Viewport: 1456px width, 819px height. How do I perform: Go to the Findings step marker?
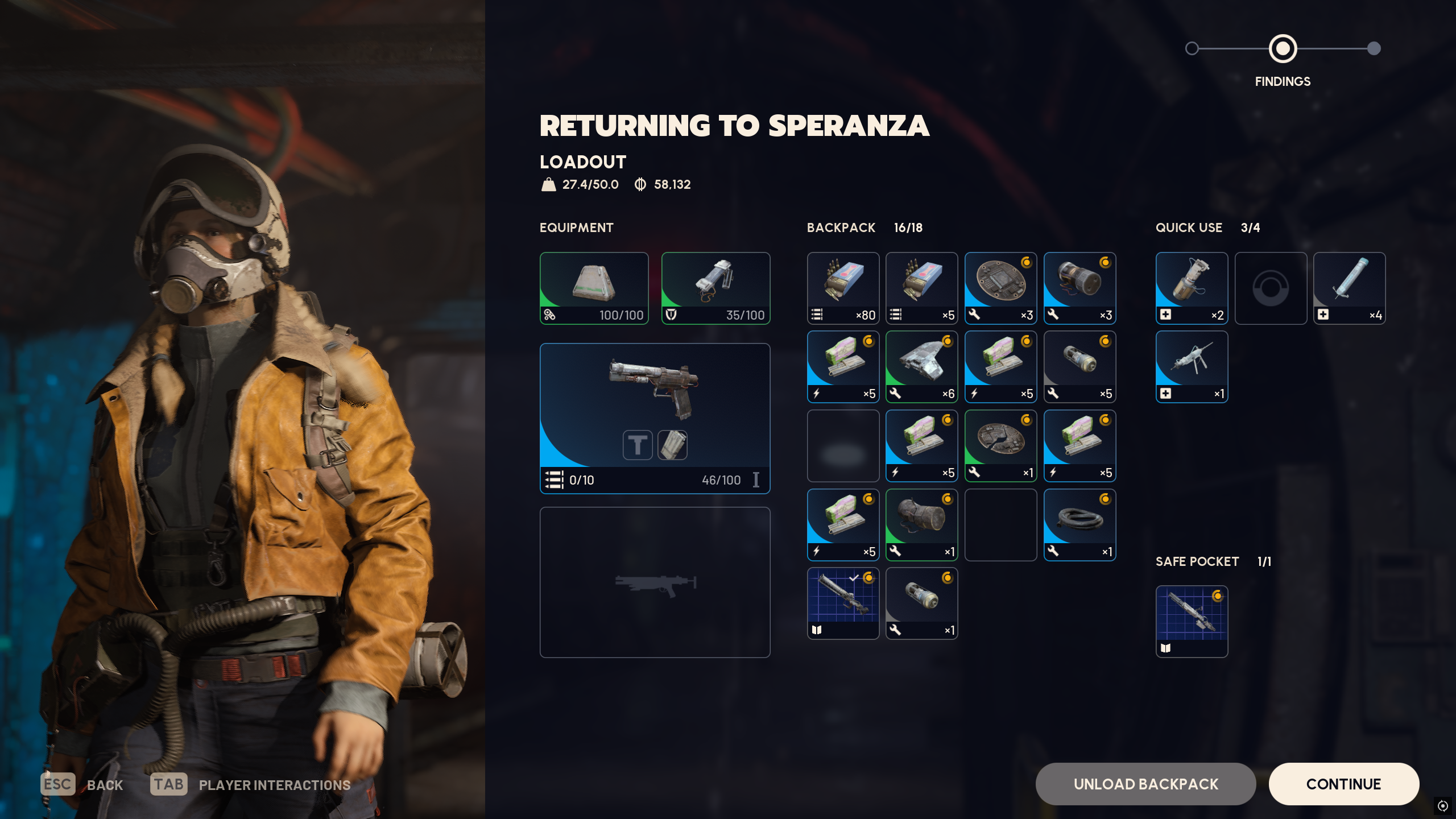pos(1283,49)
